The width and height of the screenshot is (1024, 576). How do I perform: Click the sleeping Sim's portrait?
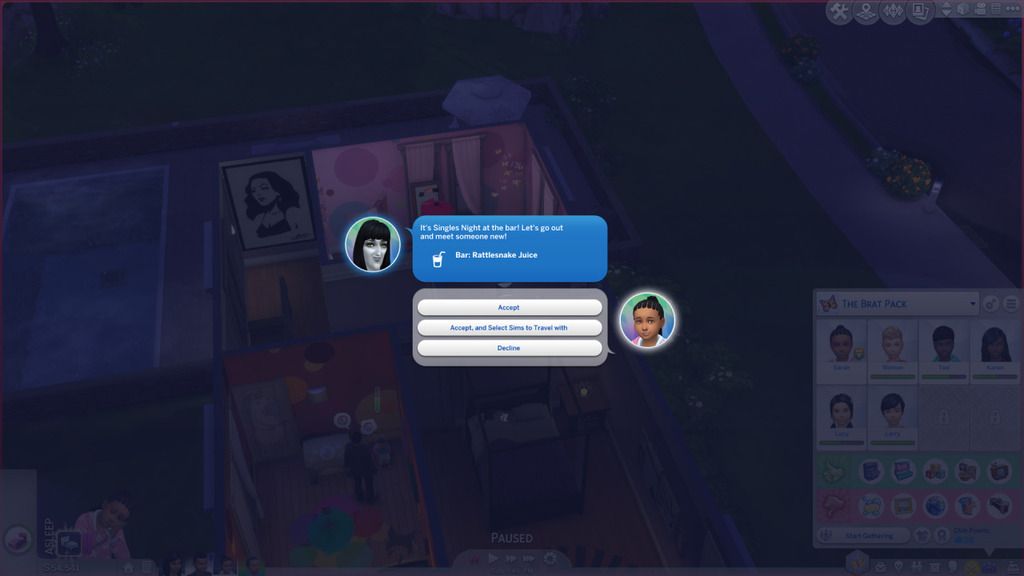click(104, 523)
